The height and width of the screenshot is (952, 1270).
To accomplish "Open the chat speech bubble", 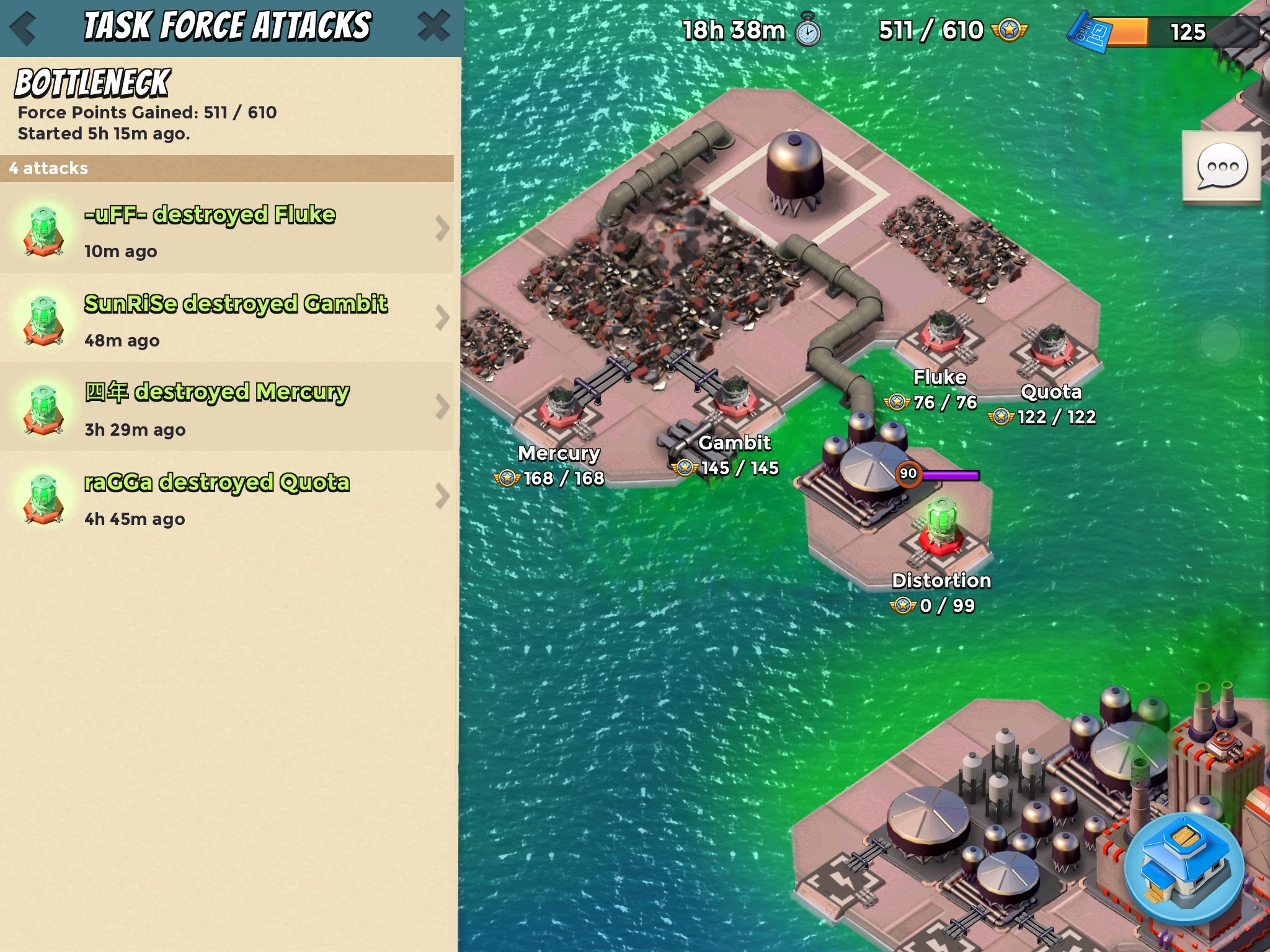I will click(x=1221, y=166).
